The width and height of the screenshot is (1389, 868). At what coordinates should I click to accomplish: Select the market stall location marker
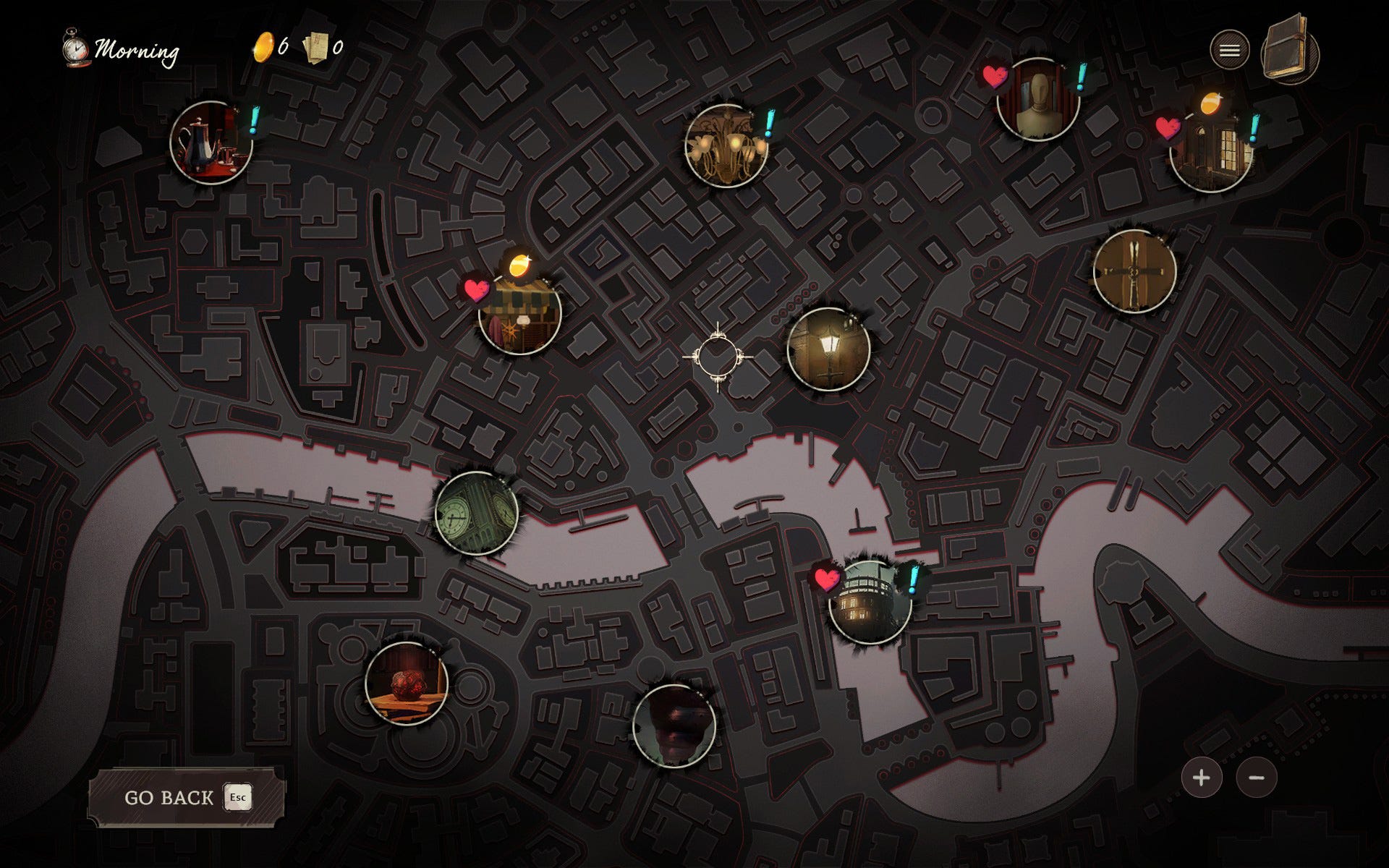tap(519, 313)
